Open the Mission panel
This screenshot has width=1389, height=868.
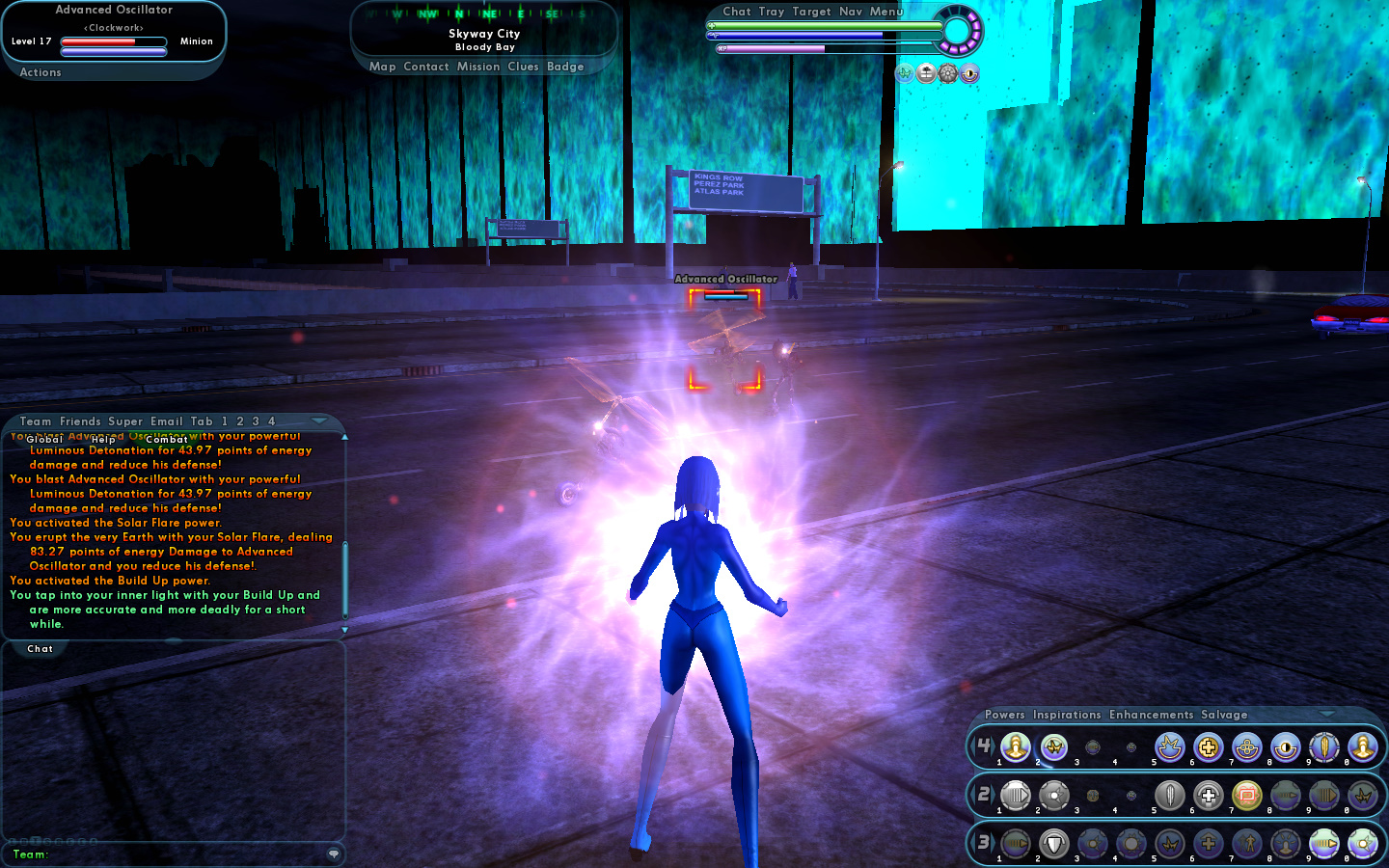tap(478, 67)
